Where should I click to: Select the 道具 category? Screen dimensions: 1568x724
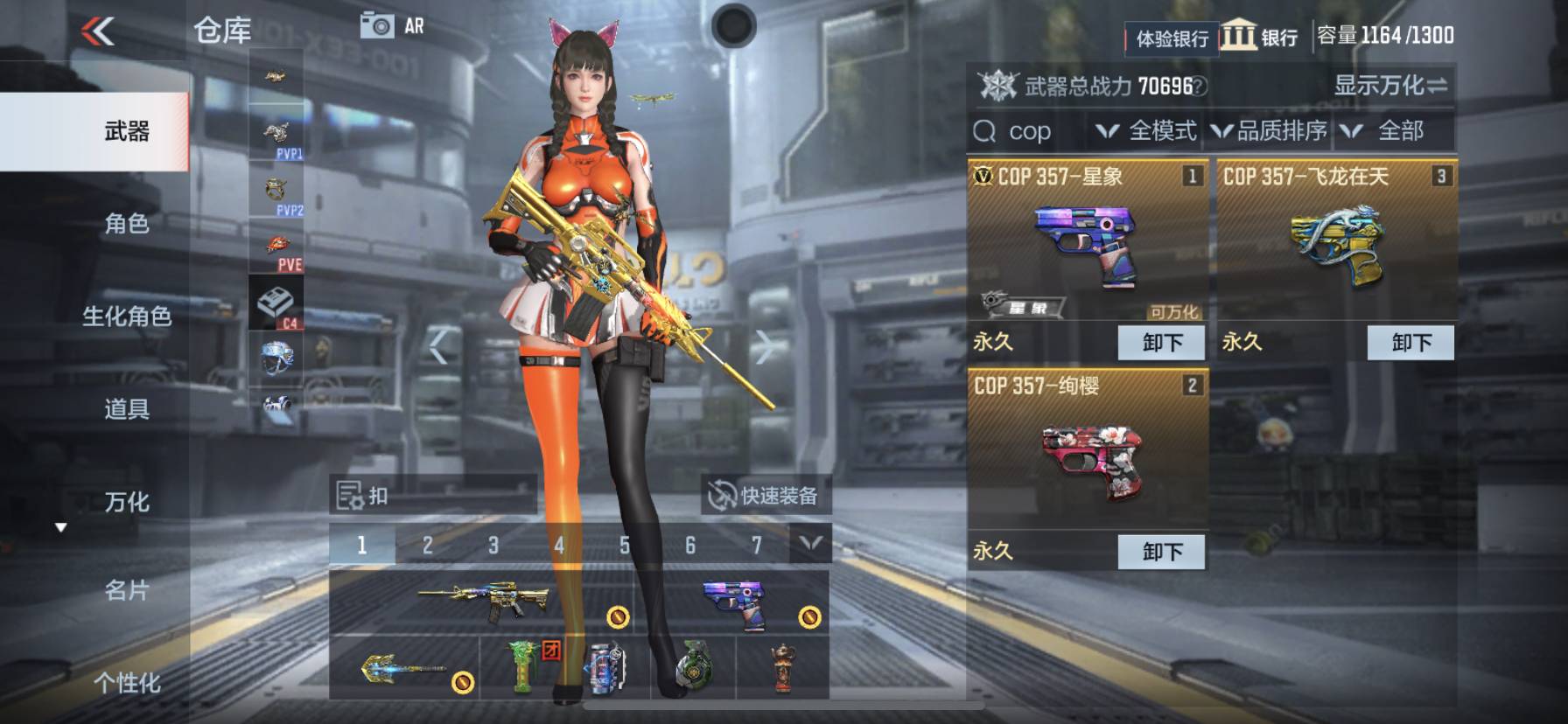click(127, 409)
